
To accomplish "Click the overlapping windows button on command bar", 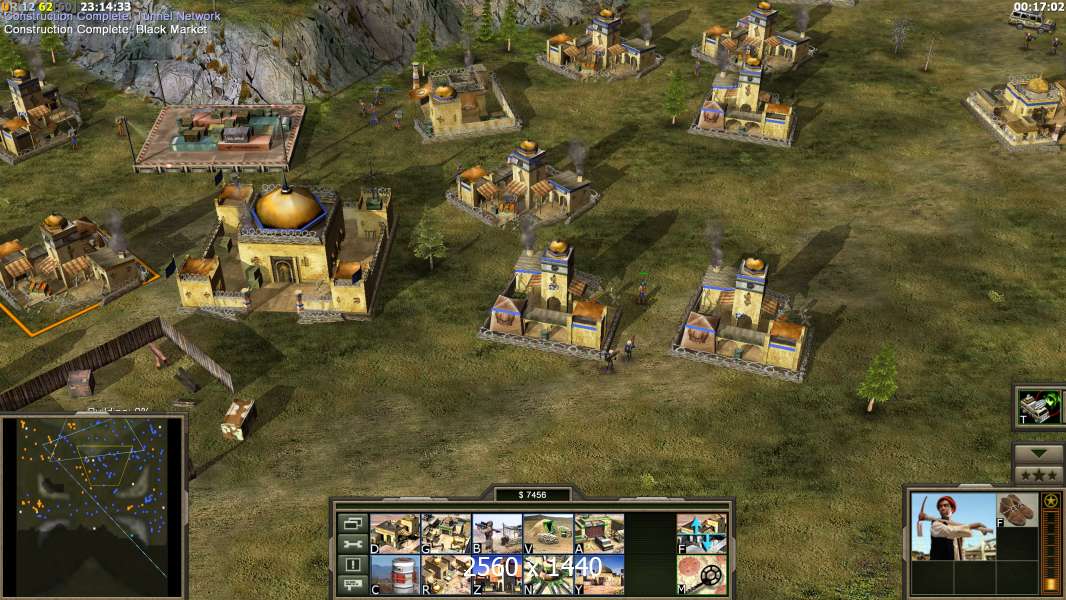I will point(352,523).
